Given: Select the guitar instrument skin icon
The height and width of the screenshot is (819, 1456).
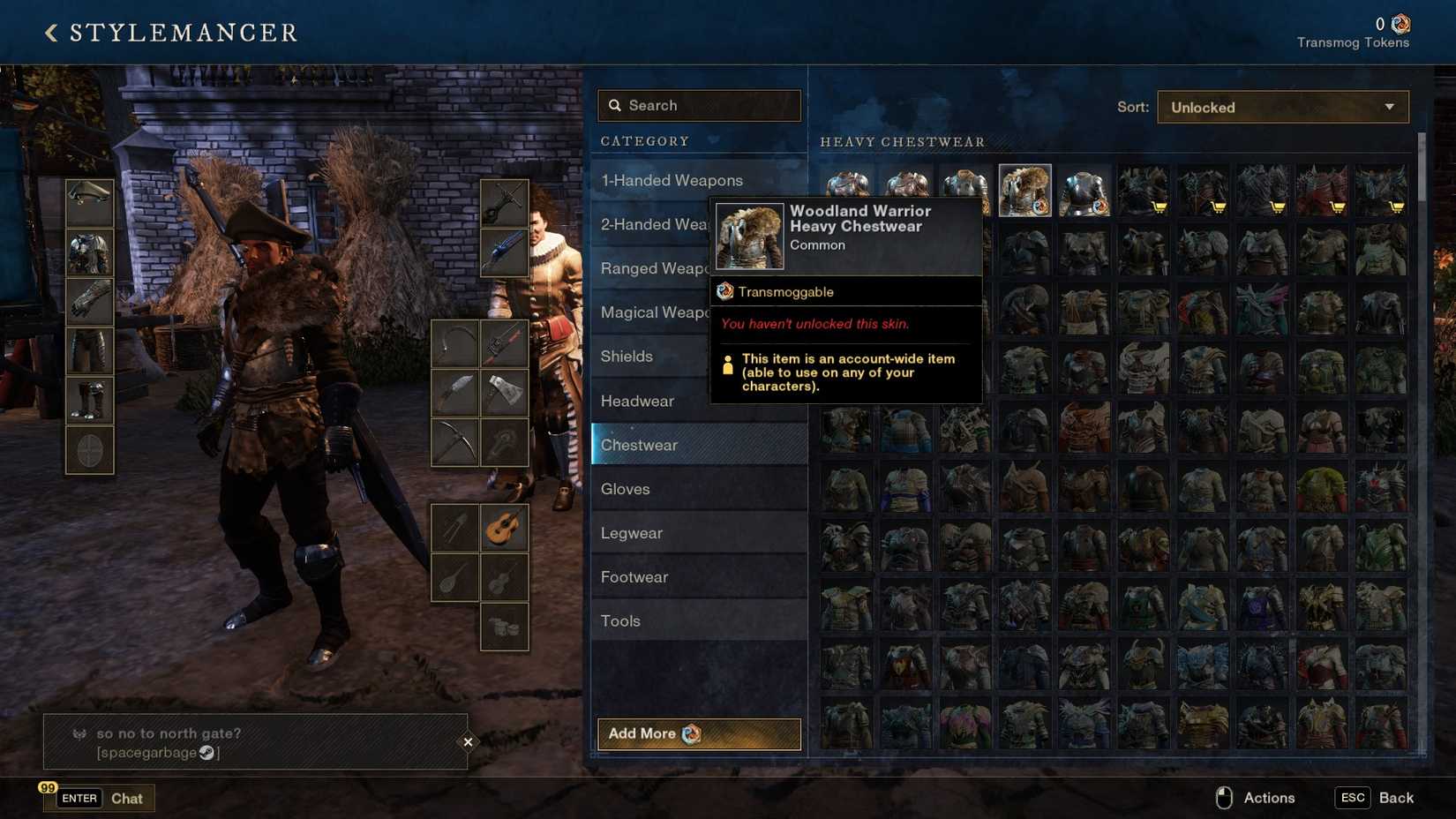Looking at the screenshot, I should tap(505, 528).
